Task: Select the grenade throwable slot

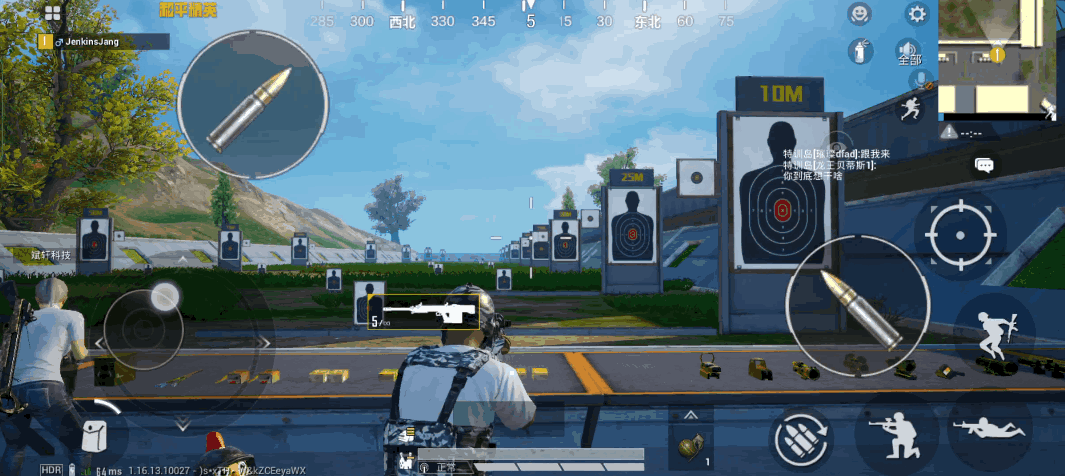Action: pyautogui.click(x=690, y=447)
